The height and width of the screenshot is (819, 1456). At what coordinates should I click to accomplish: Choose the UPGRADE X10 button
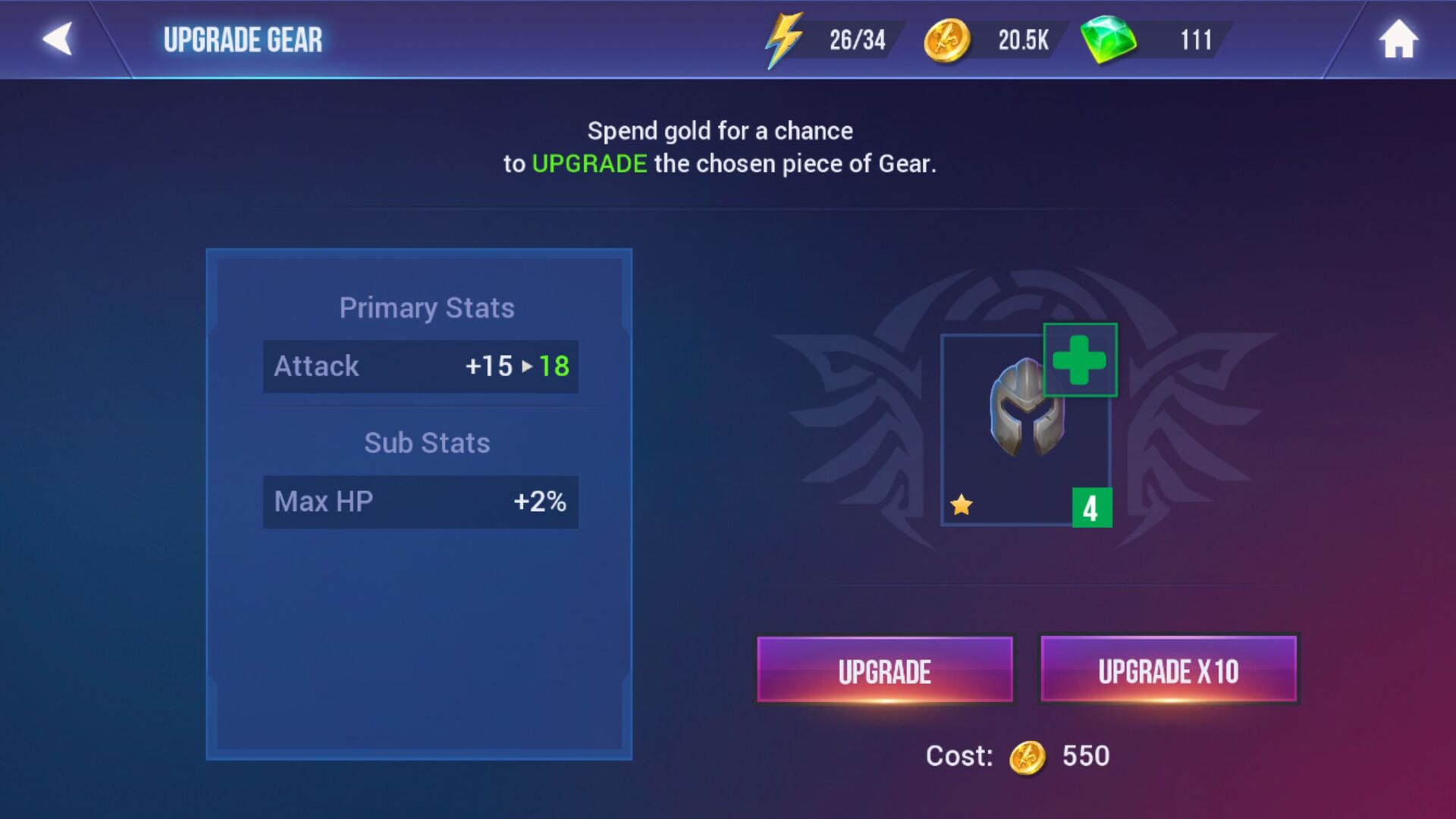(x=1168, y=670)
